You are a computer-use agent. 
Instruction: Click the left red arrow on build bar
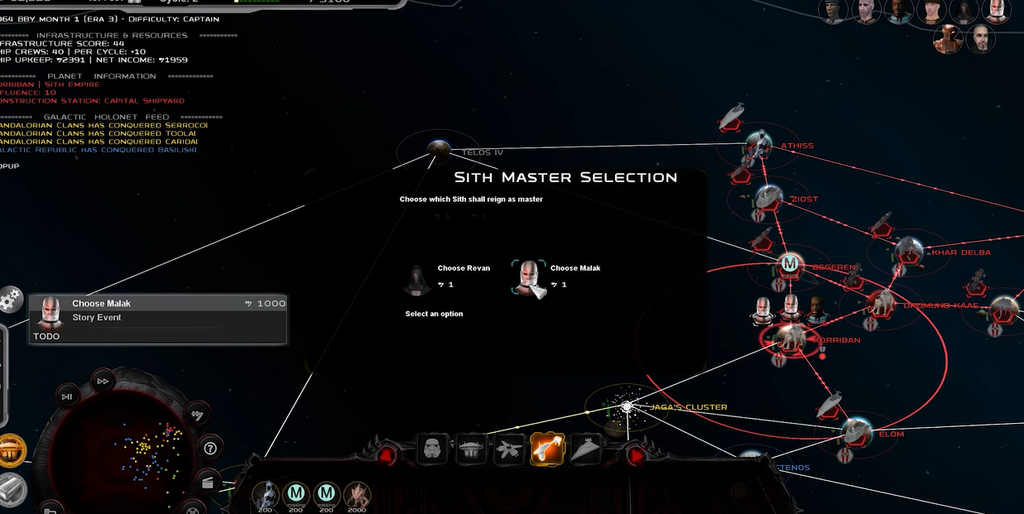point(387,455)
